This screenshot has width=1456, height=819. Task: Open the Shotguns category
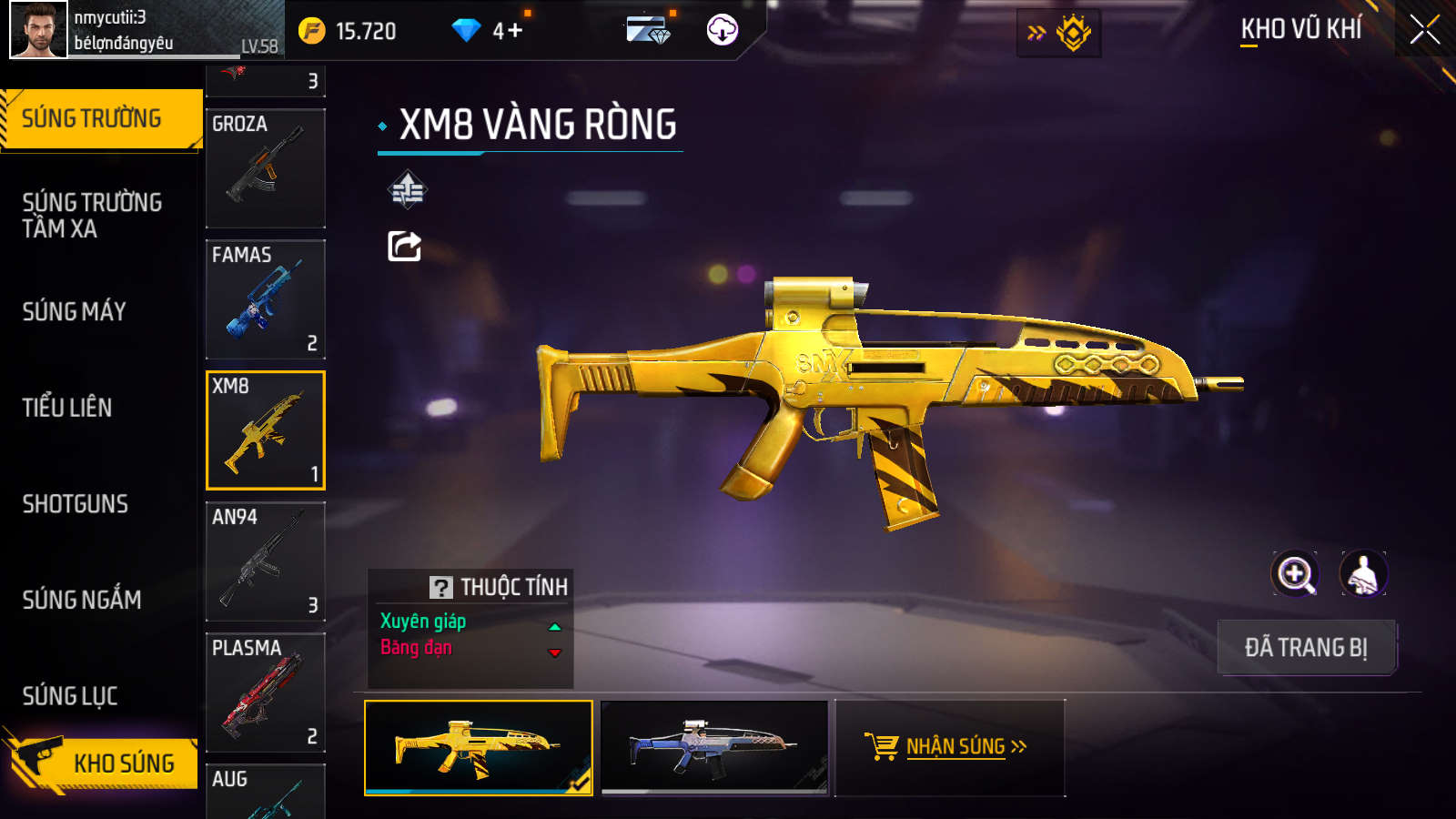click(76, 504)
